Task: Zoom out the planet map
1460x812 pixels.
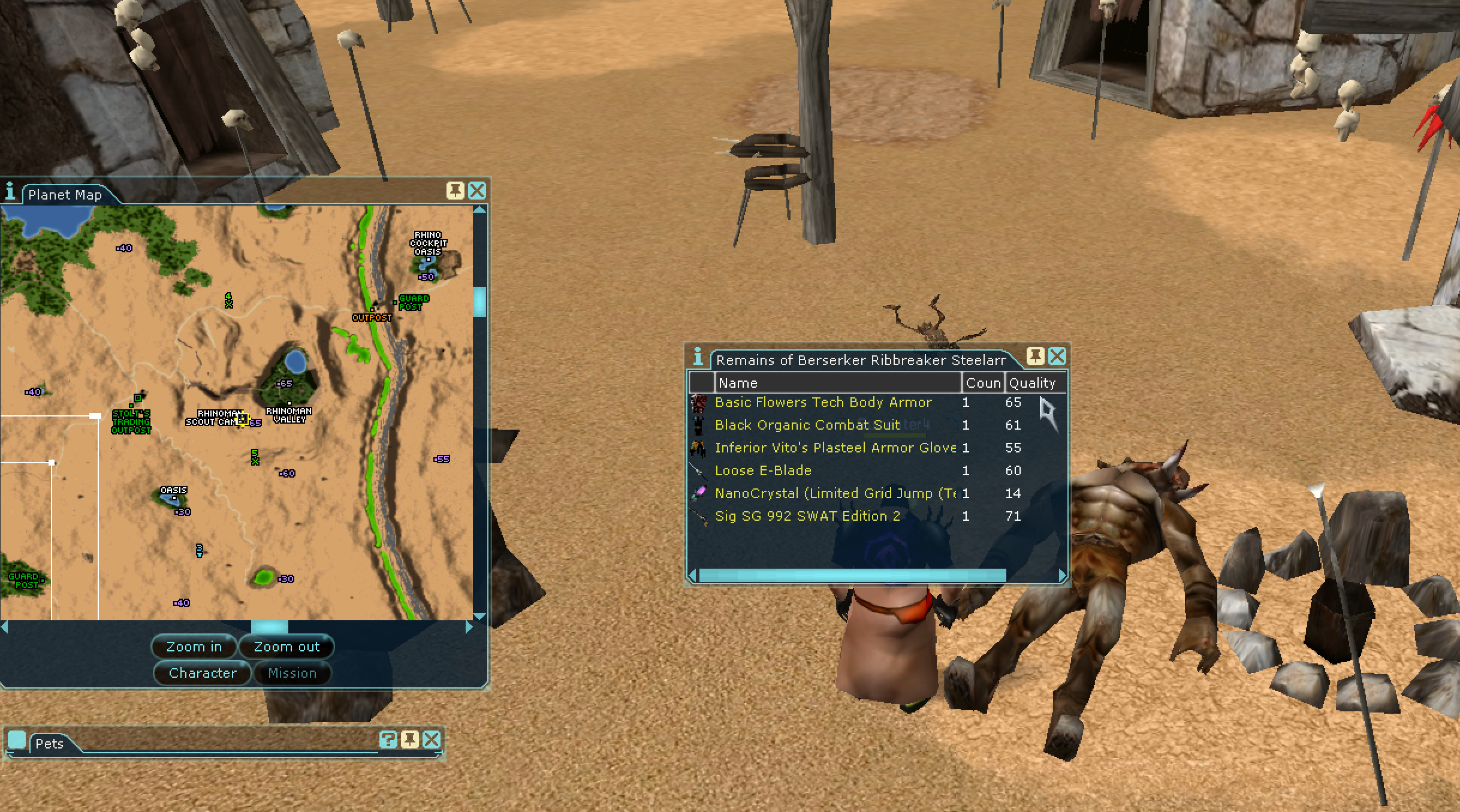Action: [x=286, y=647]
